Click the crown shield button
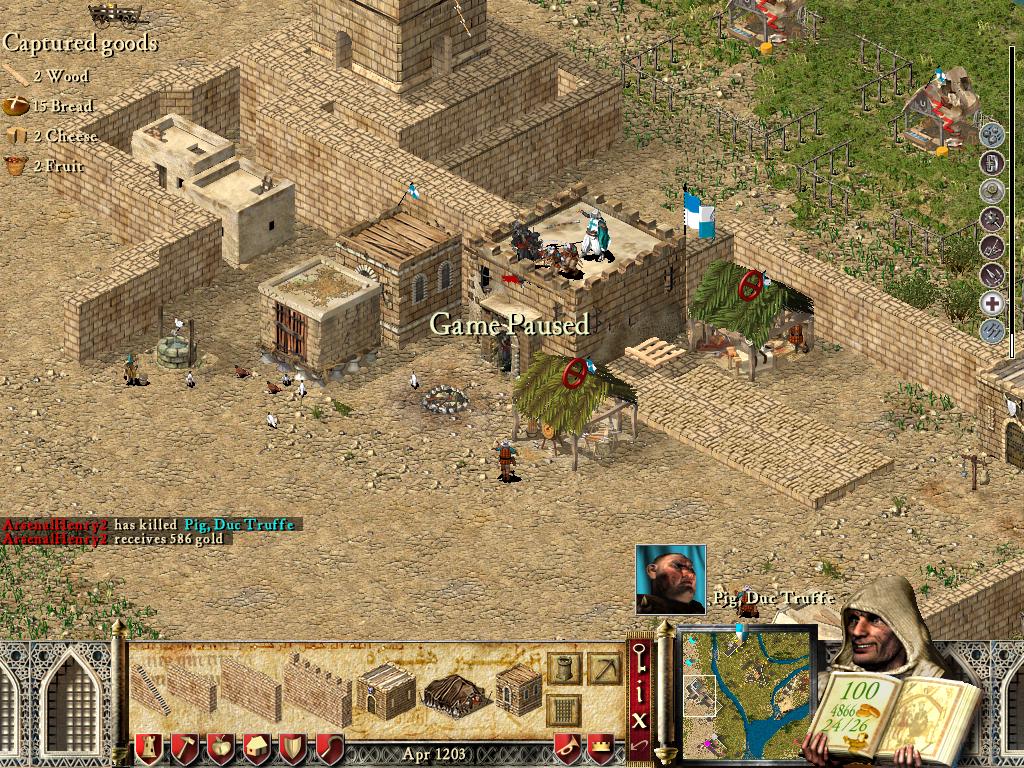This screenshot has height=768, width=1024. pyautogui.click(x=601, y=748)
